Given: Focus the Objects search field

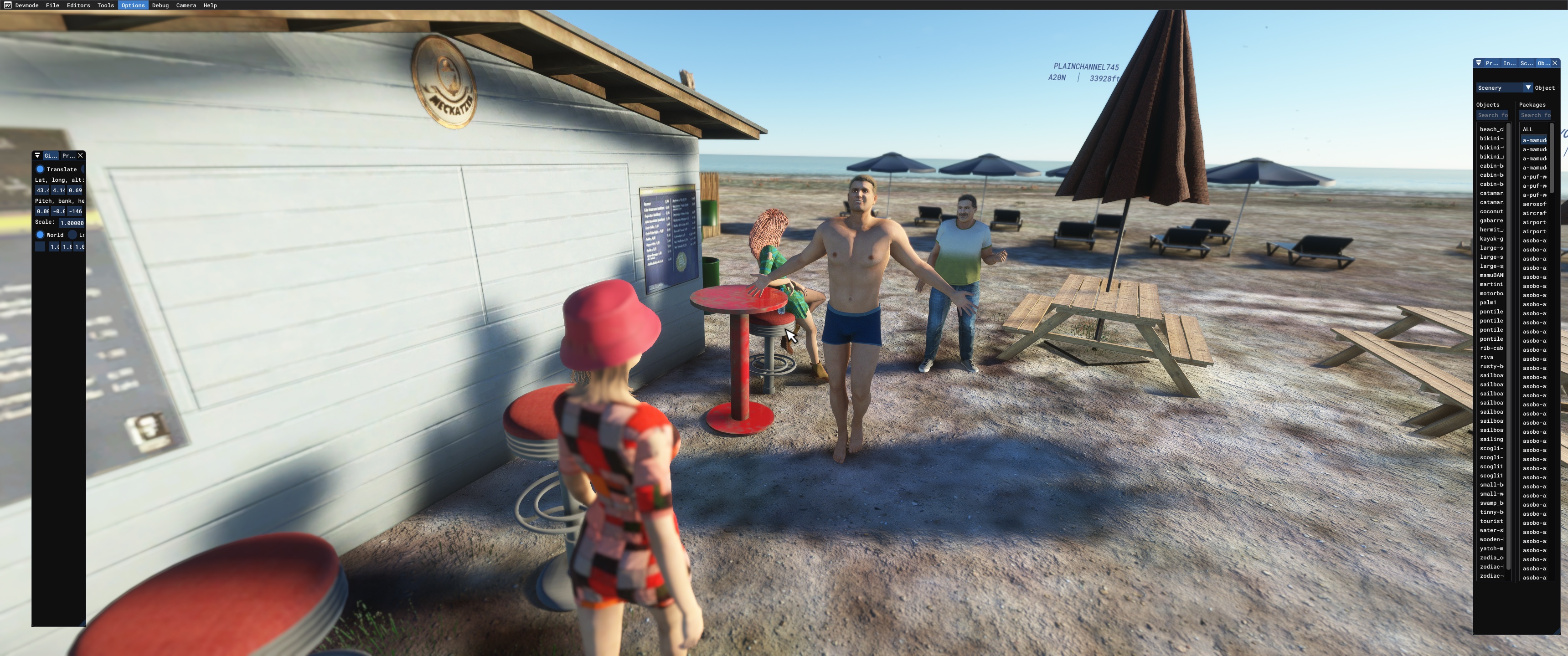Looking at the screenshot, I should click(x=1492, y=115).
